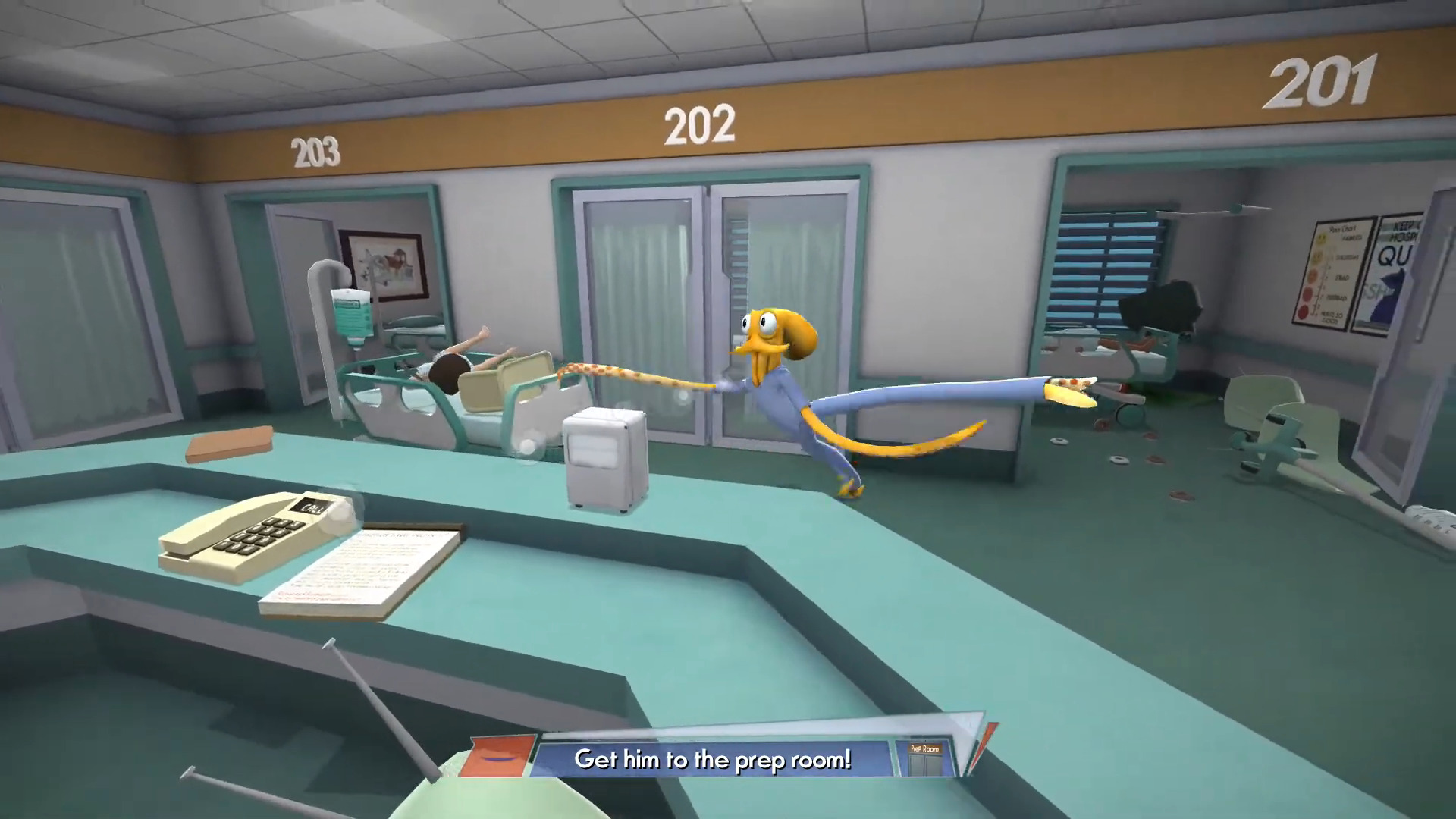Click the Prep Room door icon on the objective banner

tap(927, 757)
